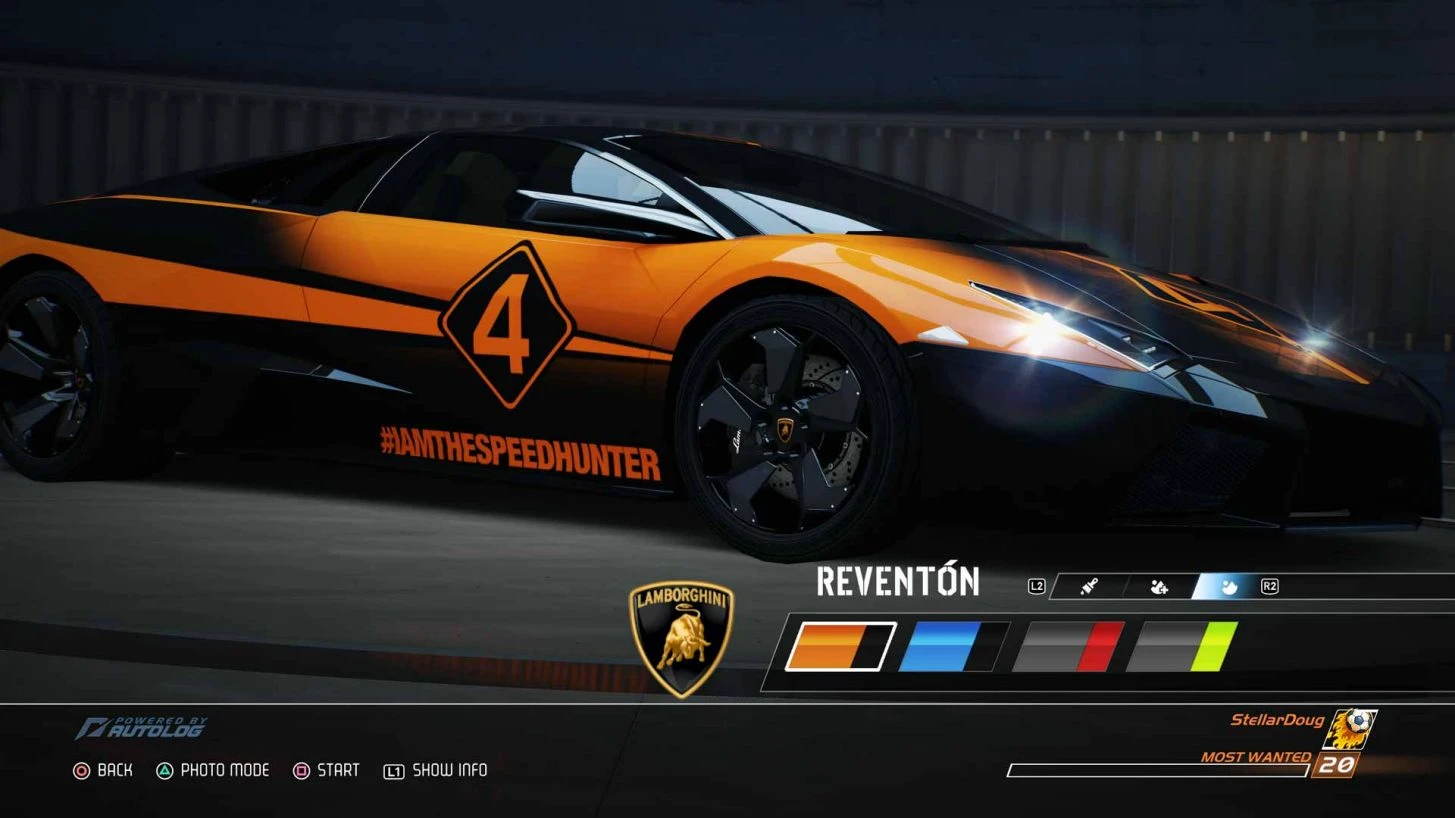Switch category right using the R2 tab

coord(1268,587)
